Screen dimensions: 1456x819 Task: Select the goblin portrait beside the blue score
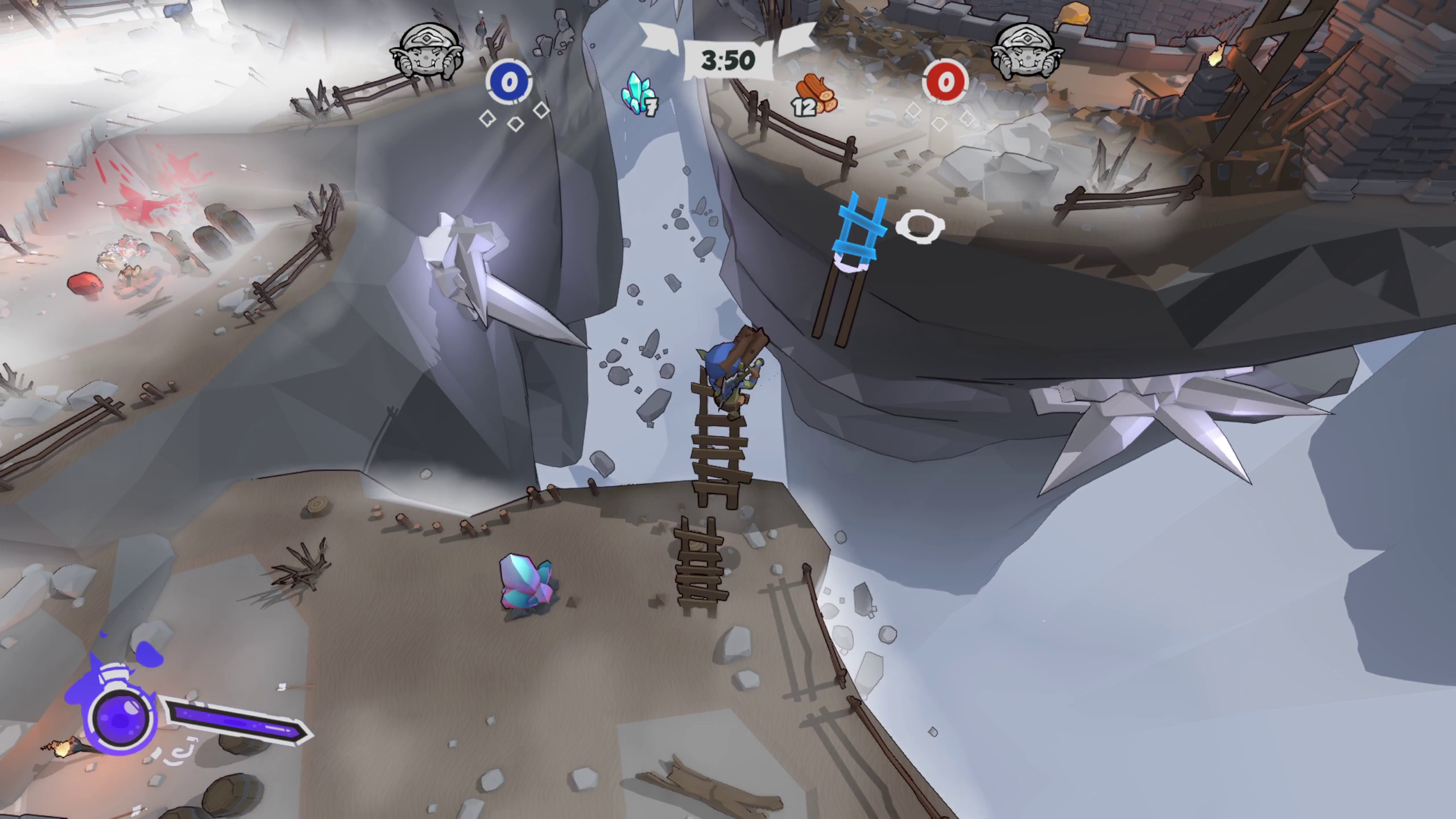(x=427, y=52)
